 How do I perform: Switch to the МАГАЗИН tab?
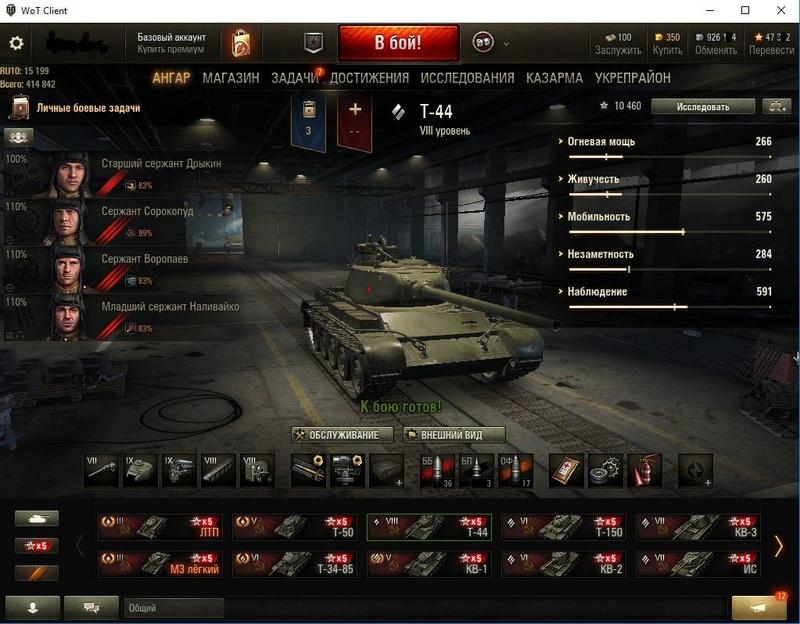230,78
